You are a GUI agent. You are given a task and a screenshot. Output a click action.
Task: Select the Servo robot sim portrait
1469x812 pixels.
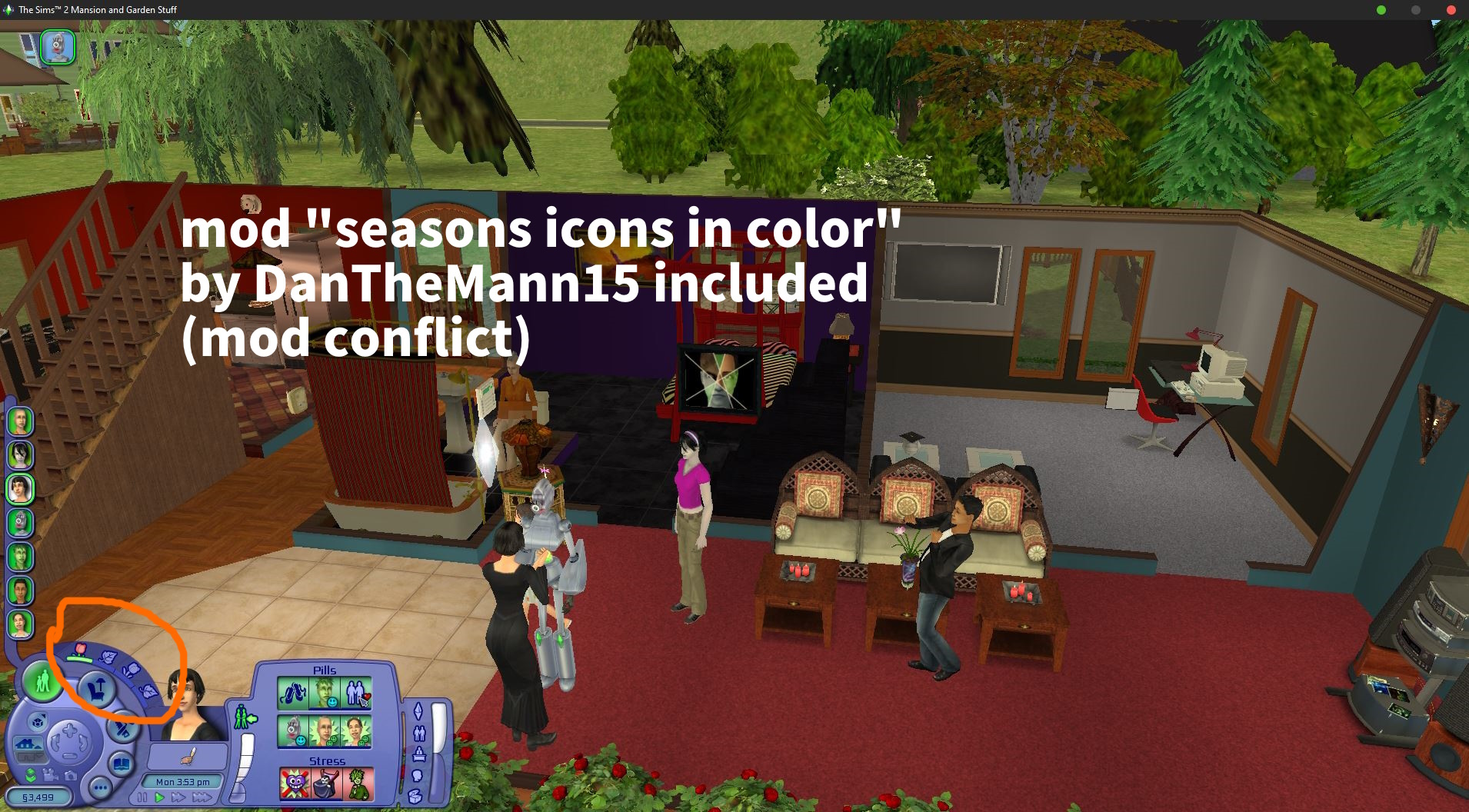click(21, 523)
